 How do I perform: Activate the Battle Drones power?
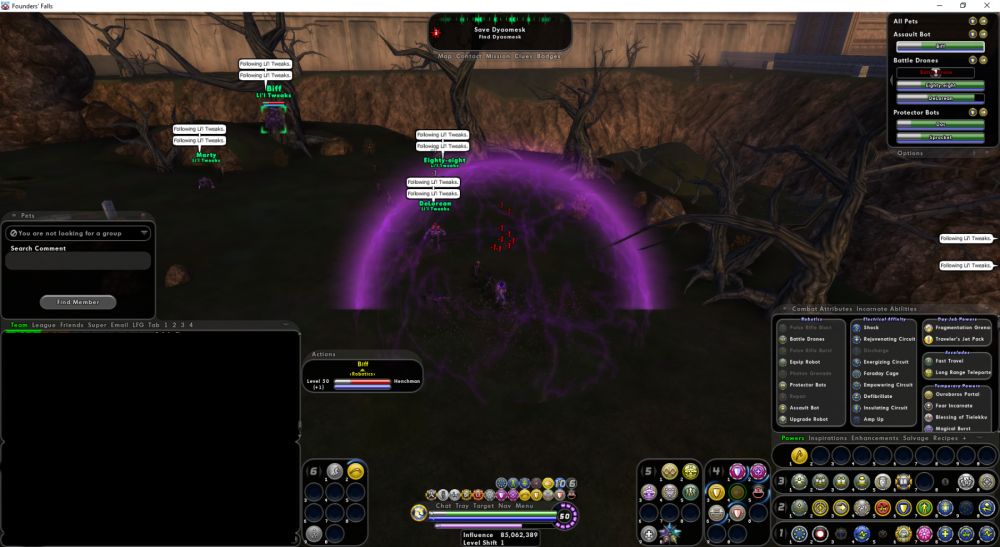[807, 339]
